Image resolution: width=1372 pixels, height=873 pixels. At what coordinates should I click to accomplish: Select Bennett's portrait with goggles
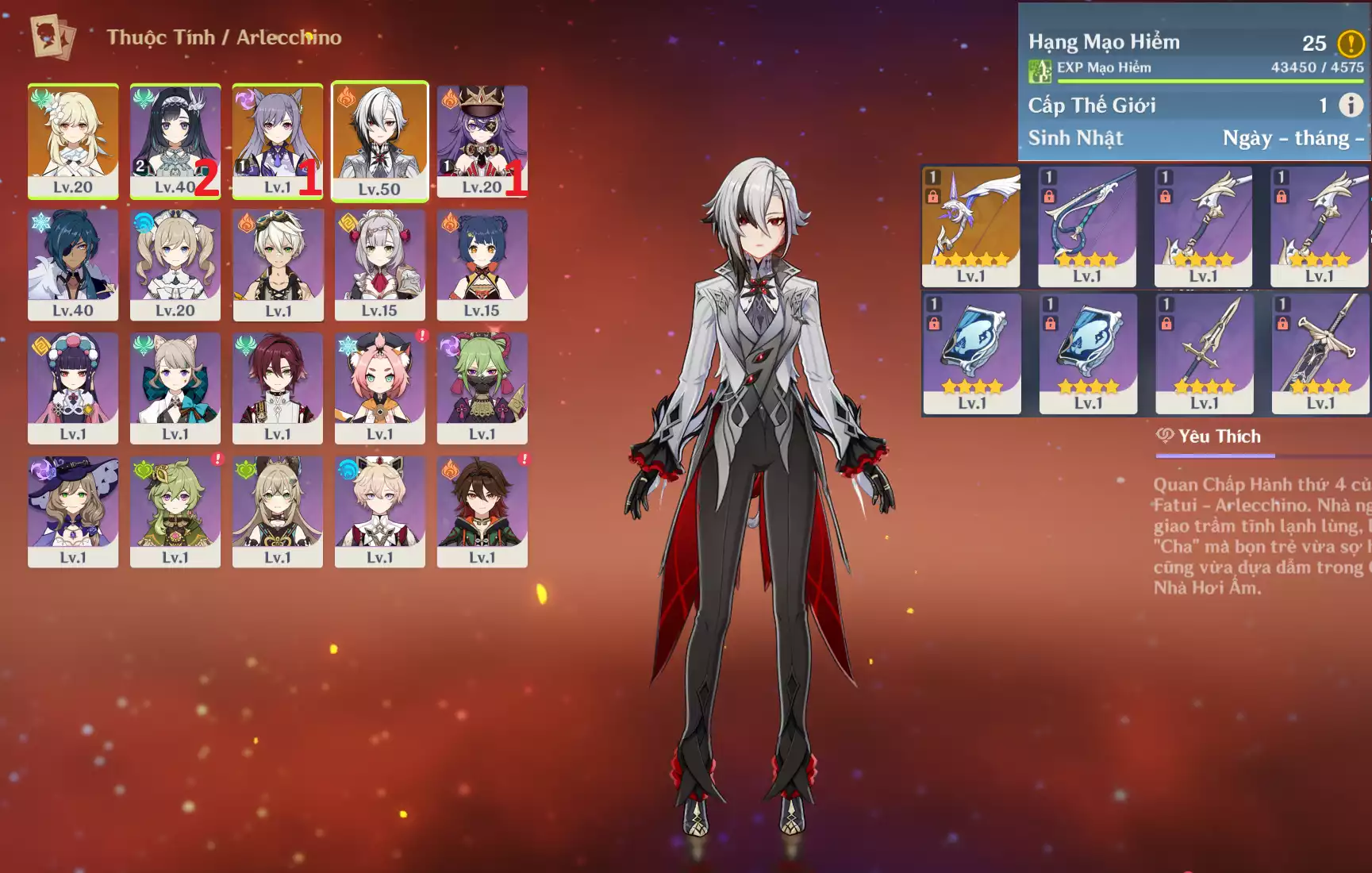278,264
